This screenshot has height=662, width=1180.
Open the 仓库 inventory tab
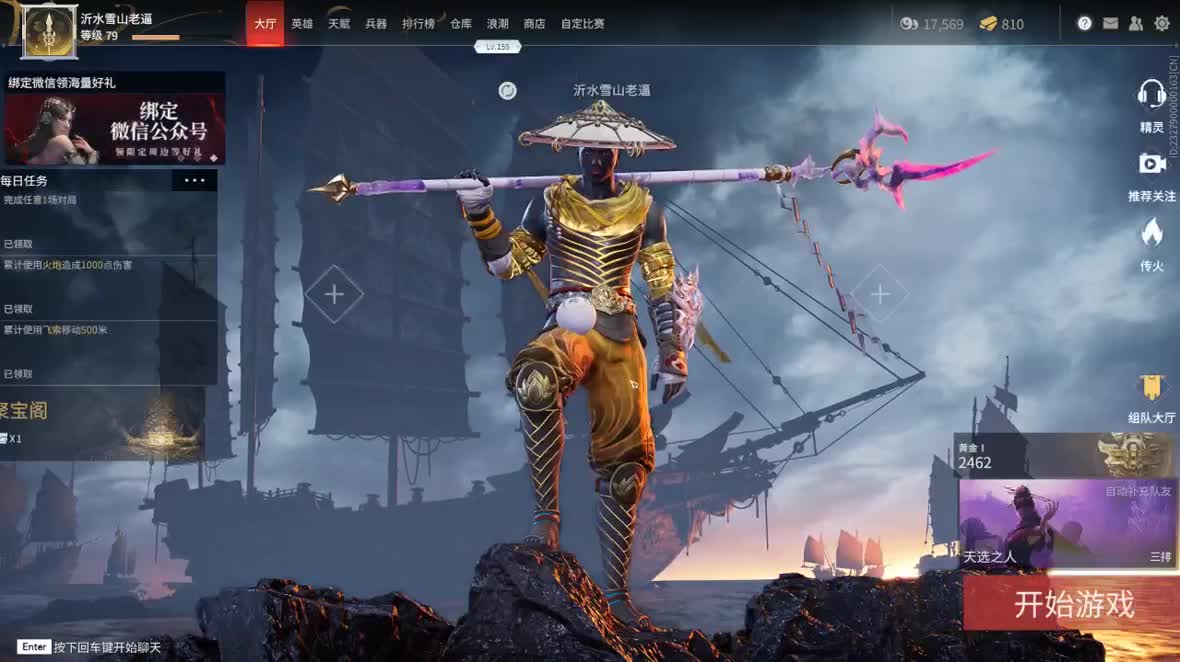(461, 23)
